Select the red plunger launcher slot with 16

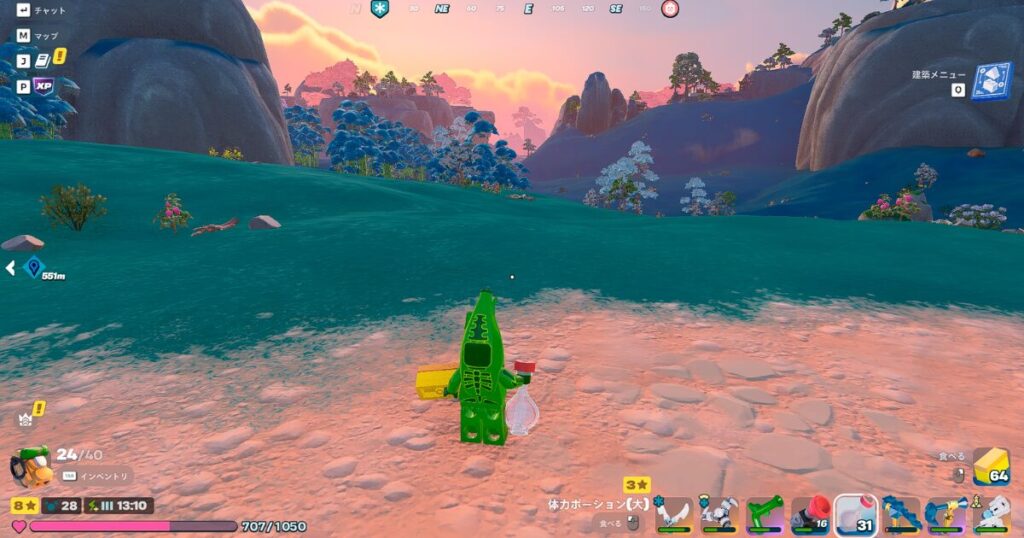point(810,513)
